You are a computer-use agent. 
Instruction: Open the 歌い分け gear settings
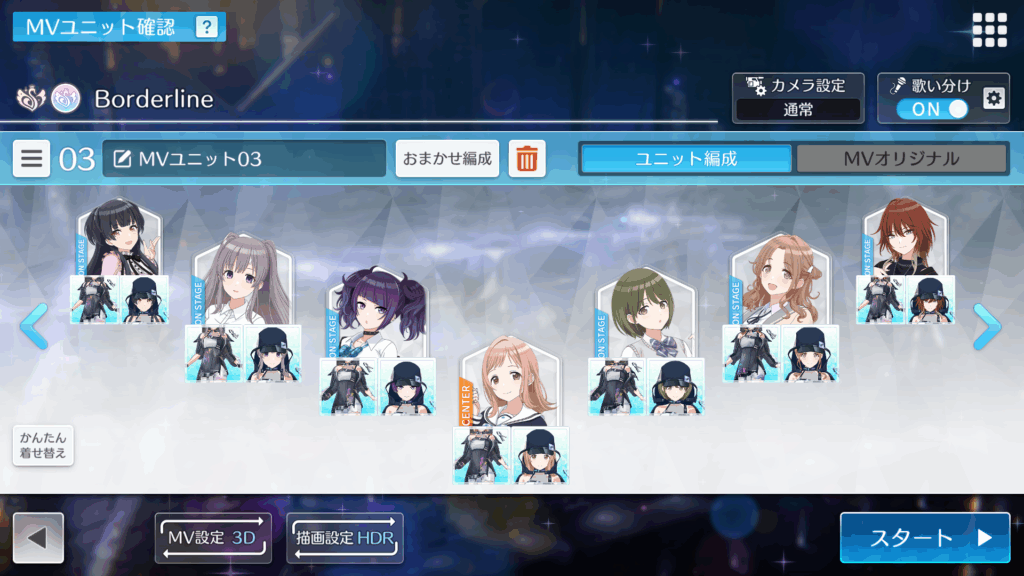(992, 98)
